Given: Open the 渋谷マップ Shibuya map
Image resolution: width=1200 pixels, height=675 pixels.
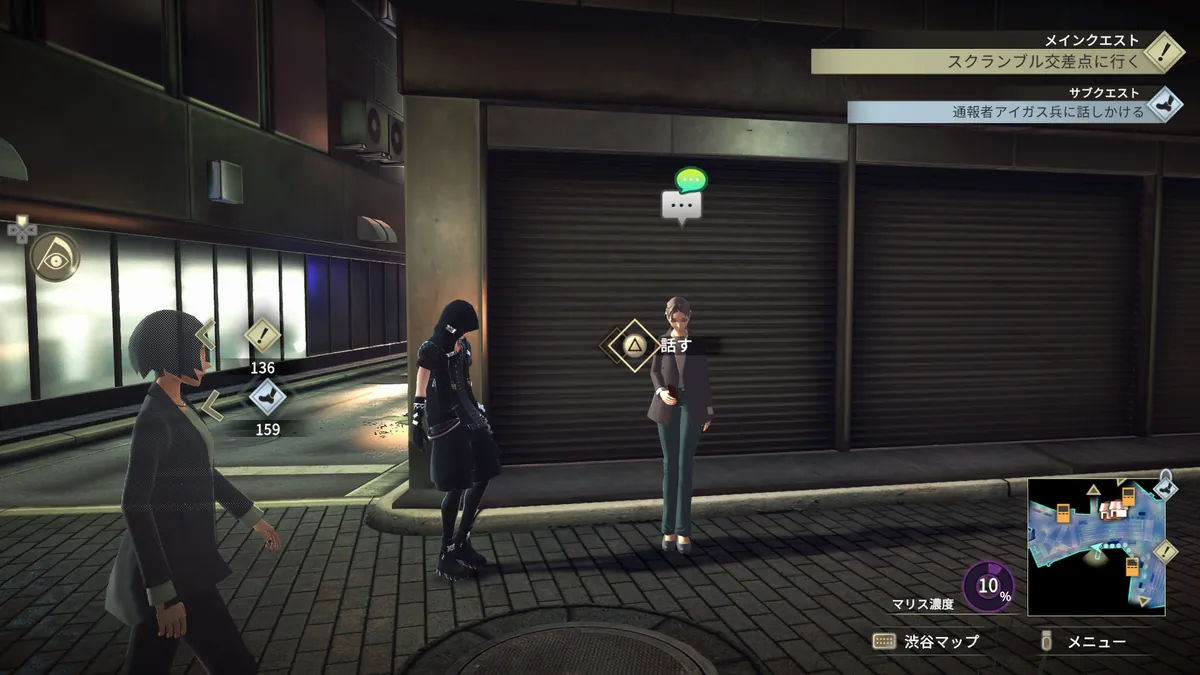Looking at the screenshot, I should click(x=927, y=641).
